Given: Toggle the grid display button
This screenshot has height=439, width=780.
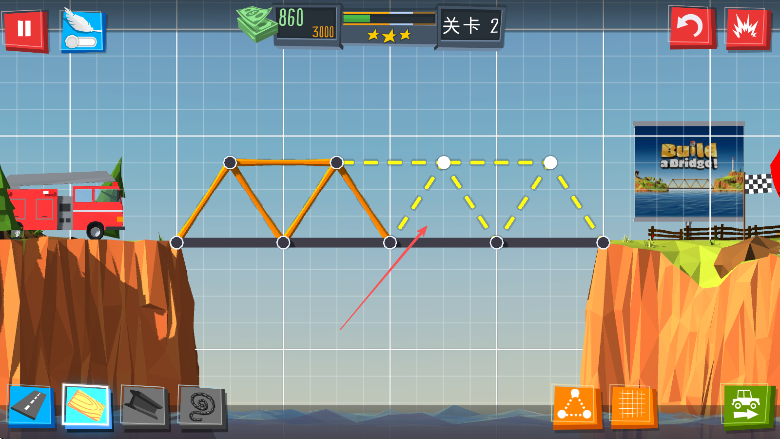Looking at the screenshot, I should click(x=632, y=406).
